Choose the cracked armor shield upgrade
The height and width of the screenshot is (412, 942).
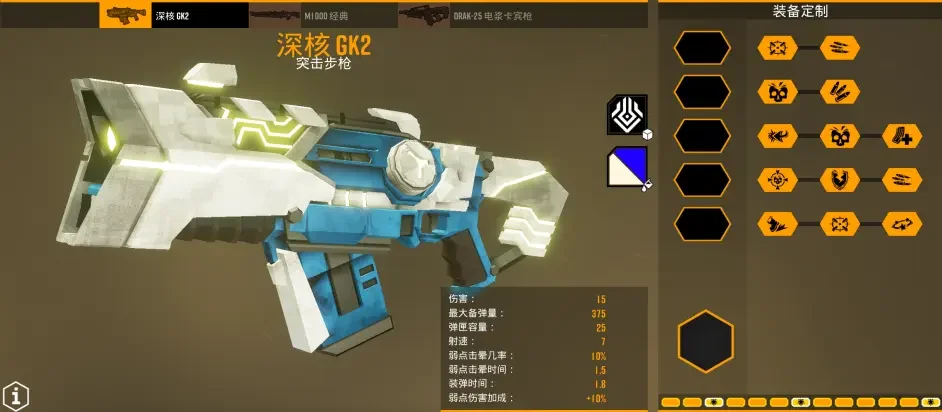(x=839, y=180)
